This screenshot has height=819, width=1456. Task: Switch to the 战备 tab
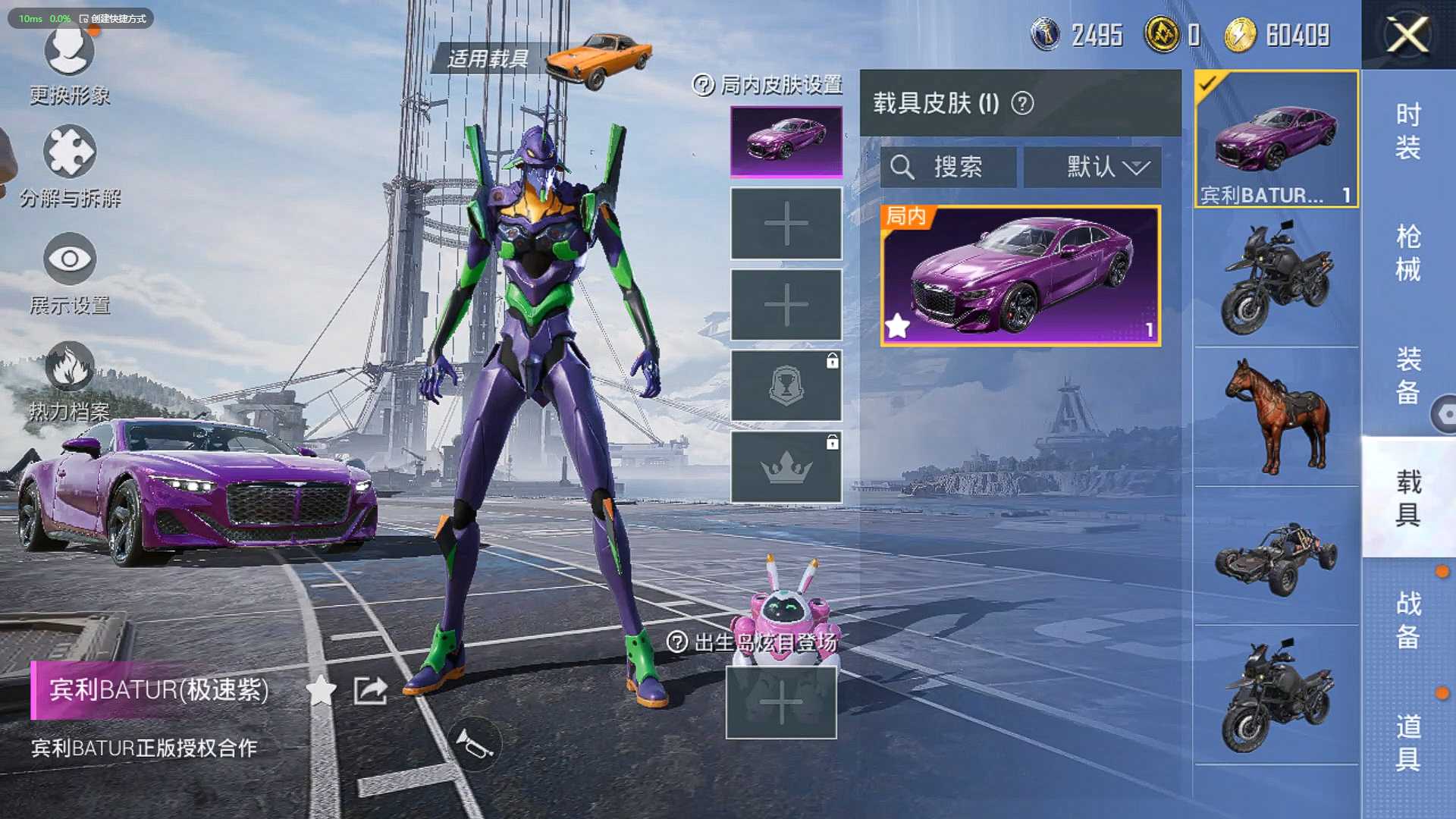[1407, 620]
